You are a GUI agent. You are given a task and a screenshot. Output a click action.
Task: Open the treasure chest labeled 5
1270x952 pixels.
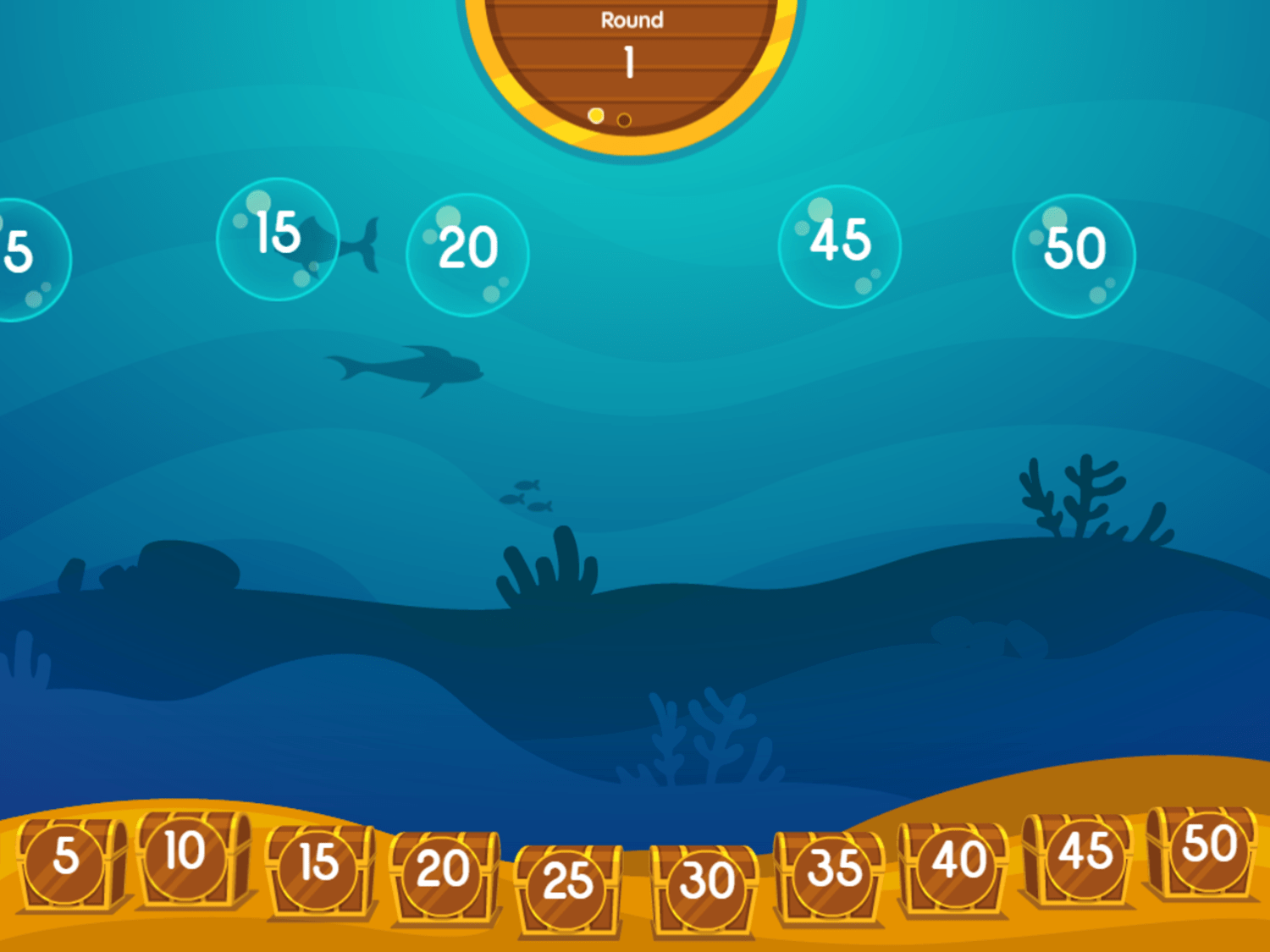(x=63, y=863)
